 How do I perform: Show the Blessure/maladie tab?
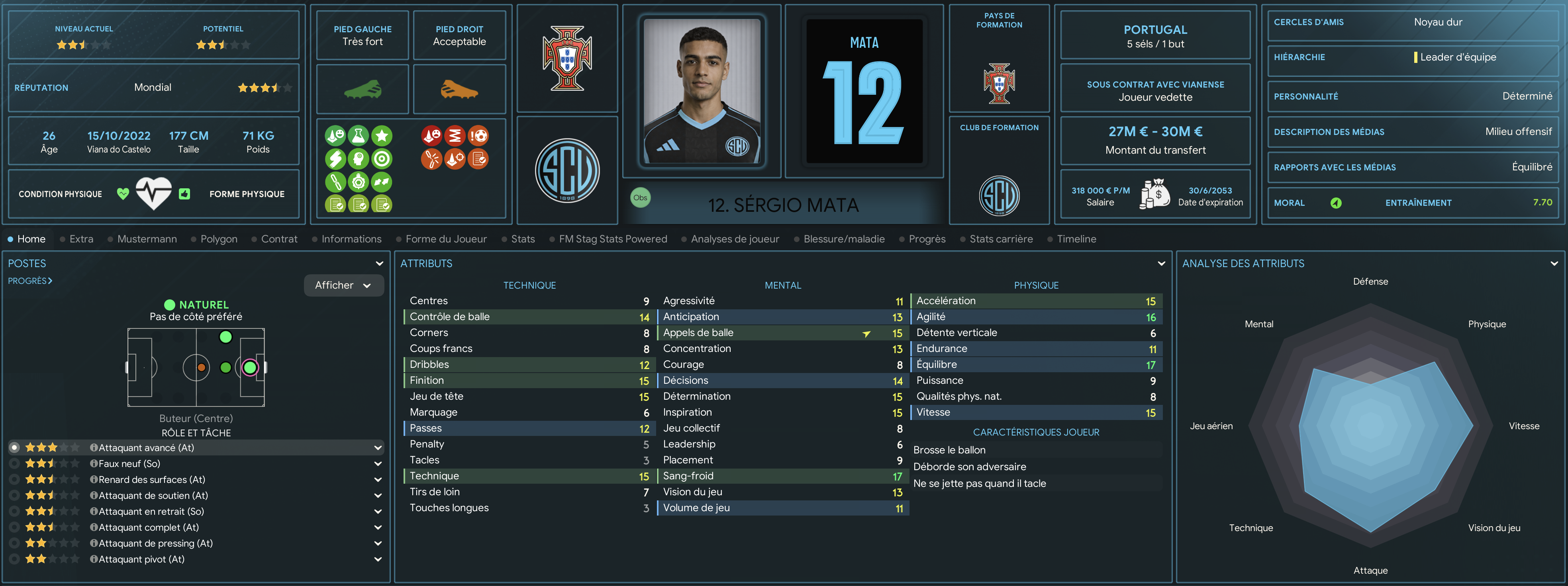[x=844, y=239]
